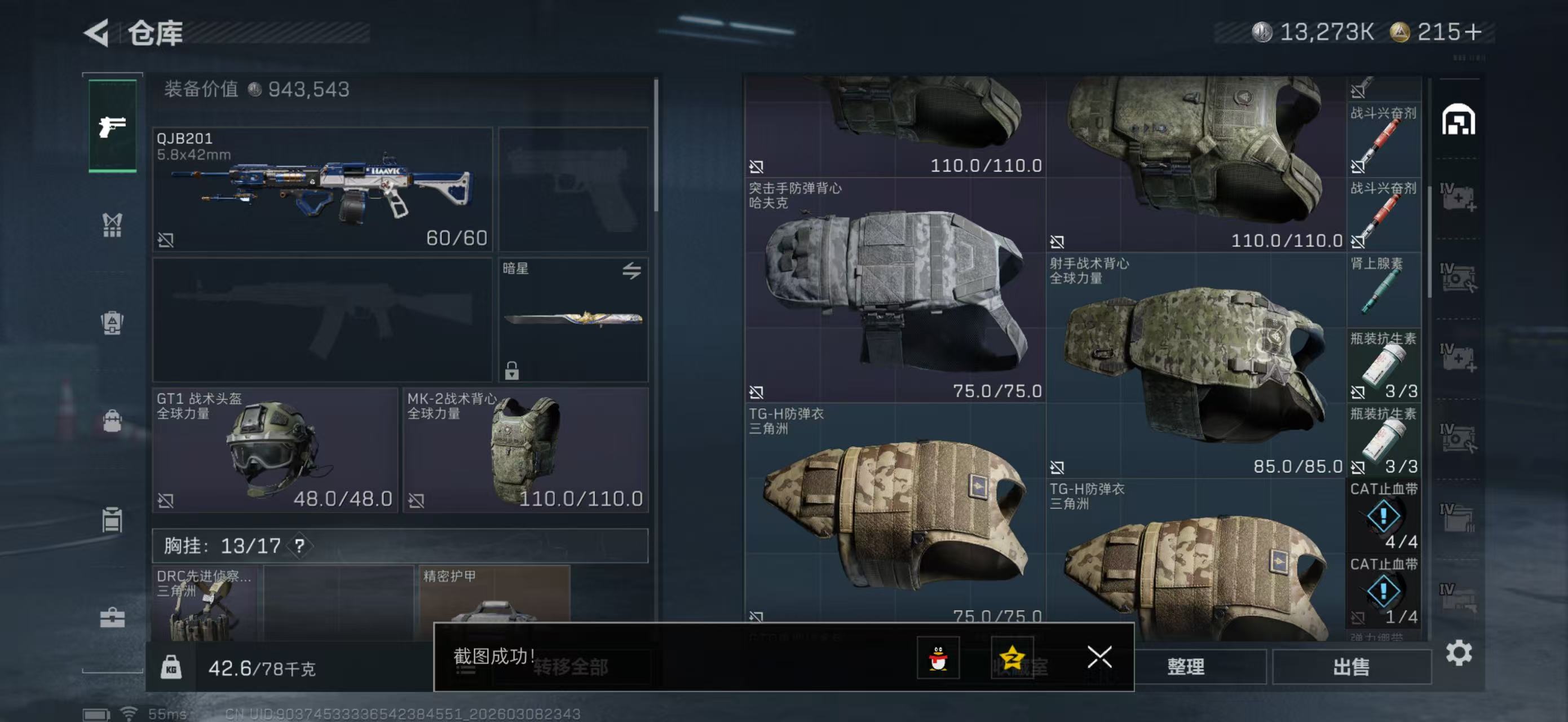Screen dimensions: 1568x722
Task: Choose the GT1 战术头盔 helmet slot
Action: pyautogui.click(x=275, y=451)
